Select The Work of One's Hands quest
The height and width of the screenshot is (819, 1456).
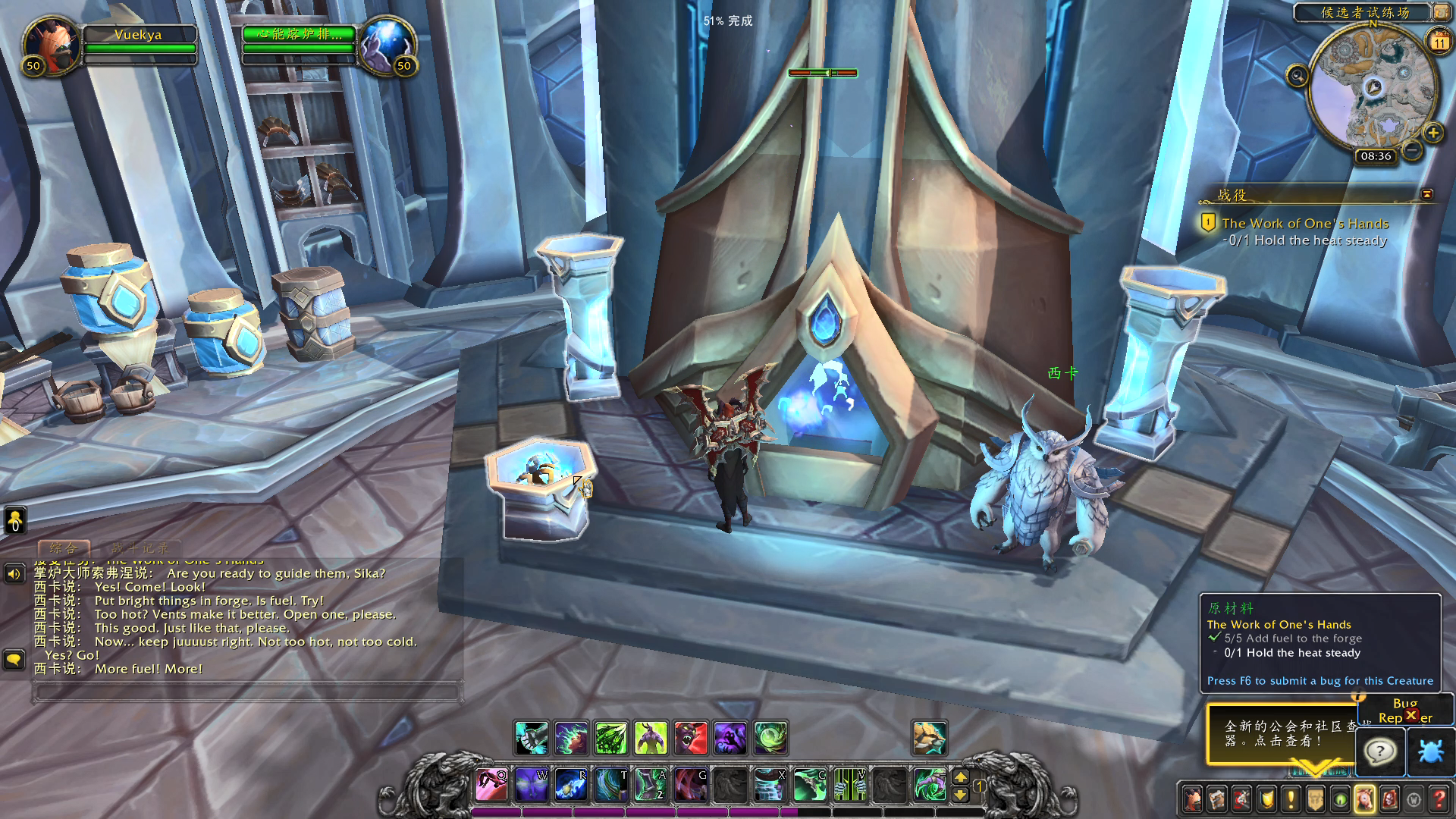coord(1304,224)
